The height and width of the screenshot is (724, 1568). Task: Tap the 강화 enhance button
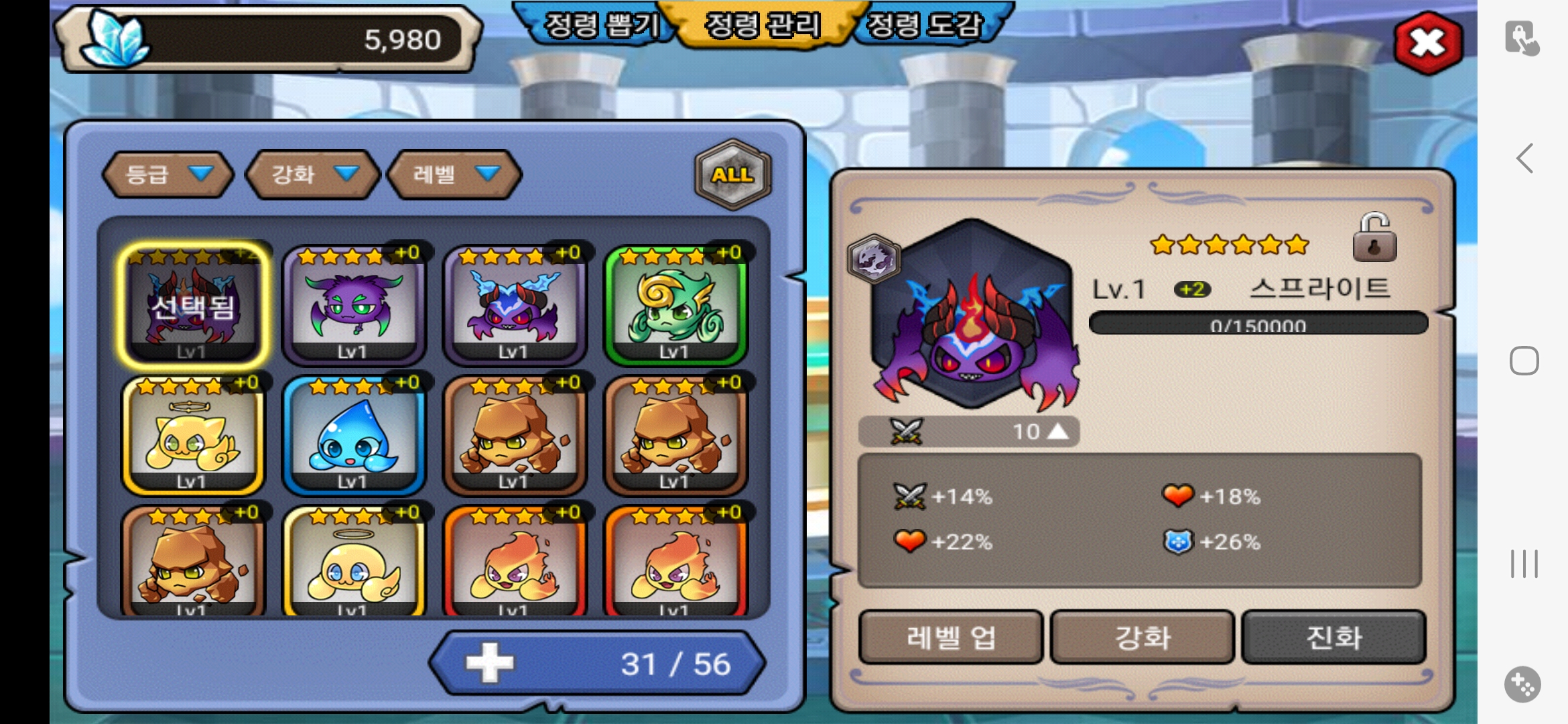coord(1142,637)
